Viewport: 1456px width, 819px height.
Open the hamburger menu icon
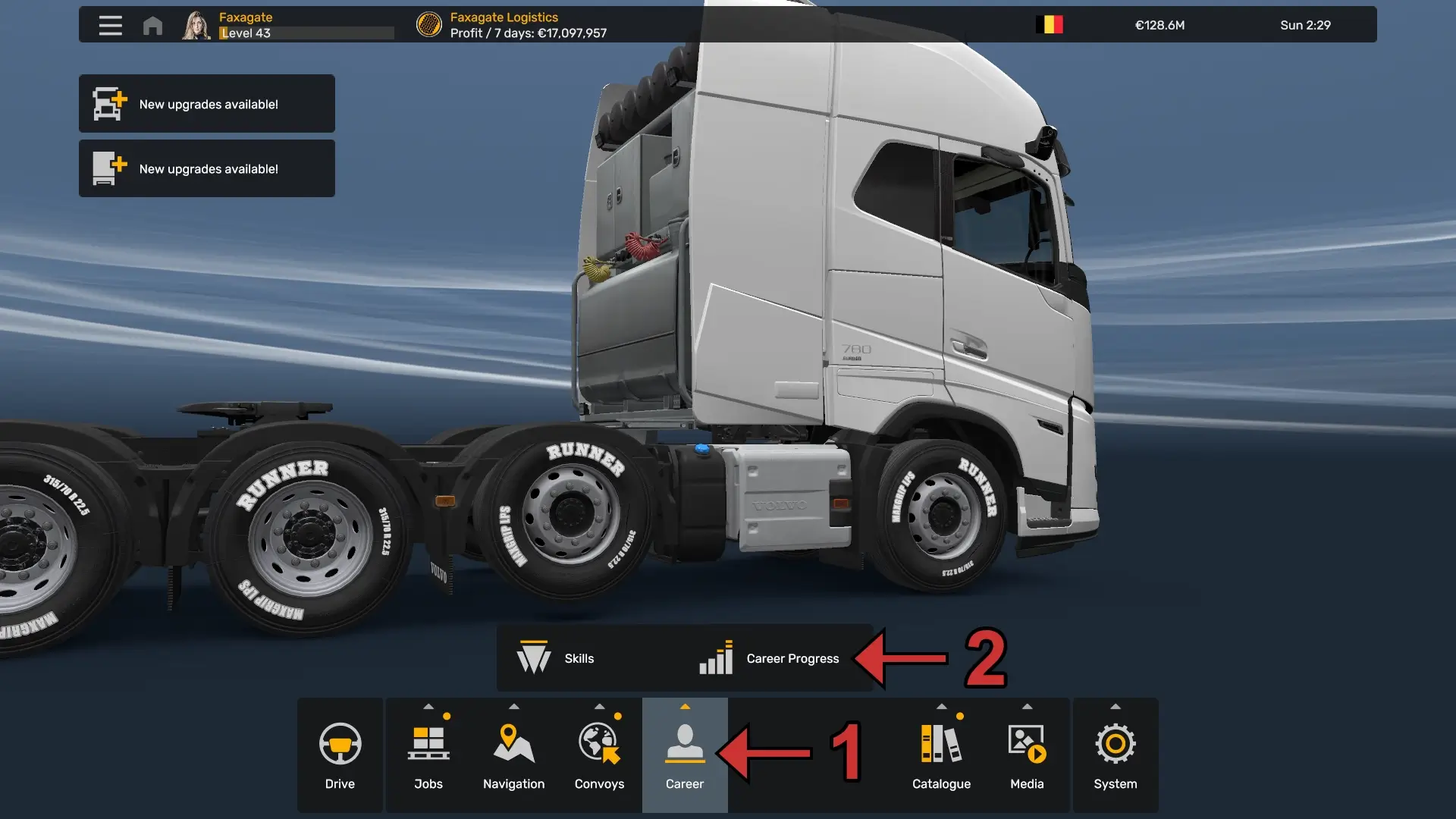[110, 25]
